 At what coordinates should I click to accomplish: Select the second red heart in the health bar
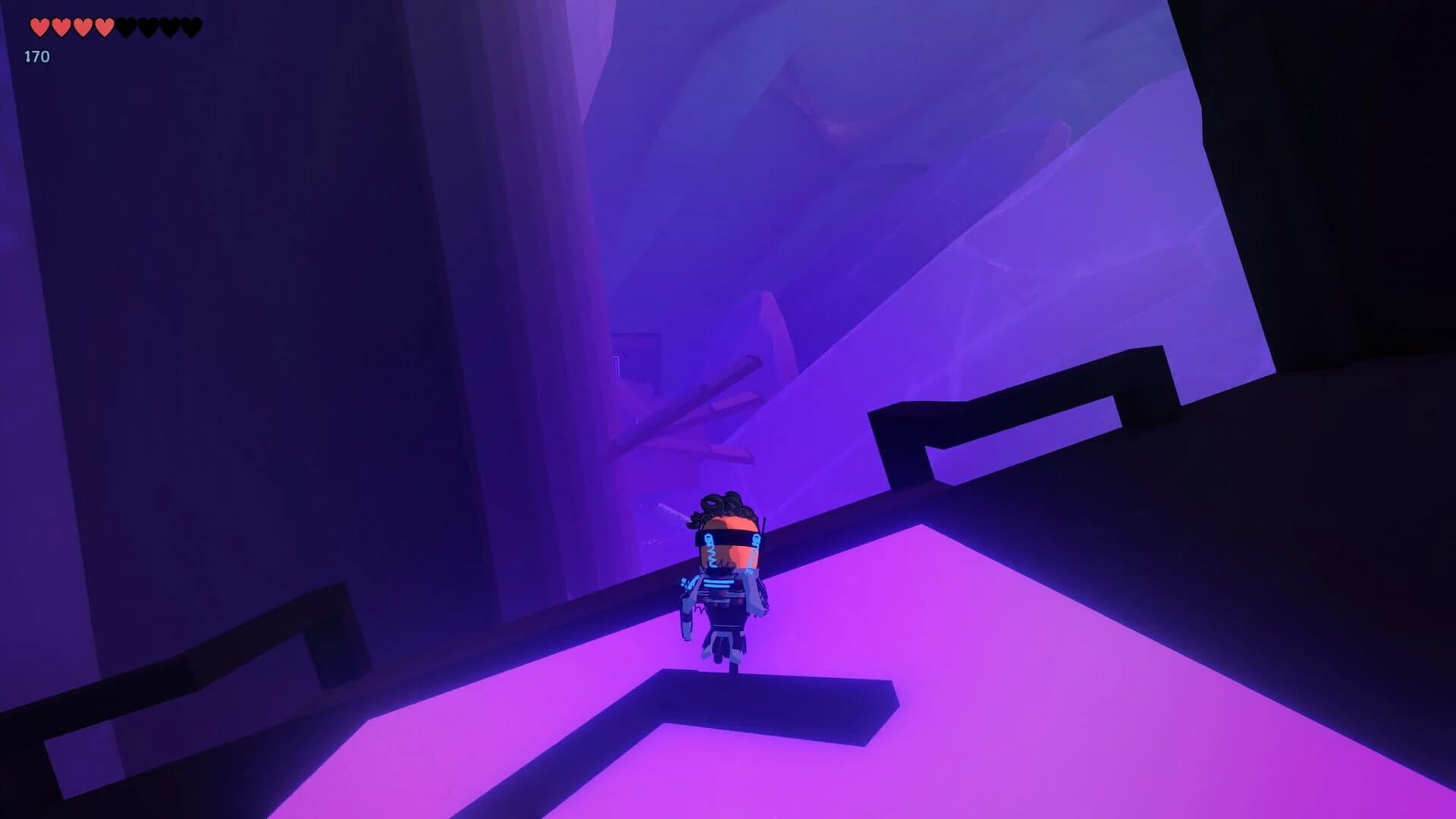point(61,27)
